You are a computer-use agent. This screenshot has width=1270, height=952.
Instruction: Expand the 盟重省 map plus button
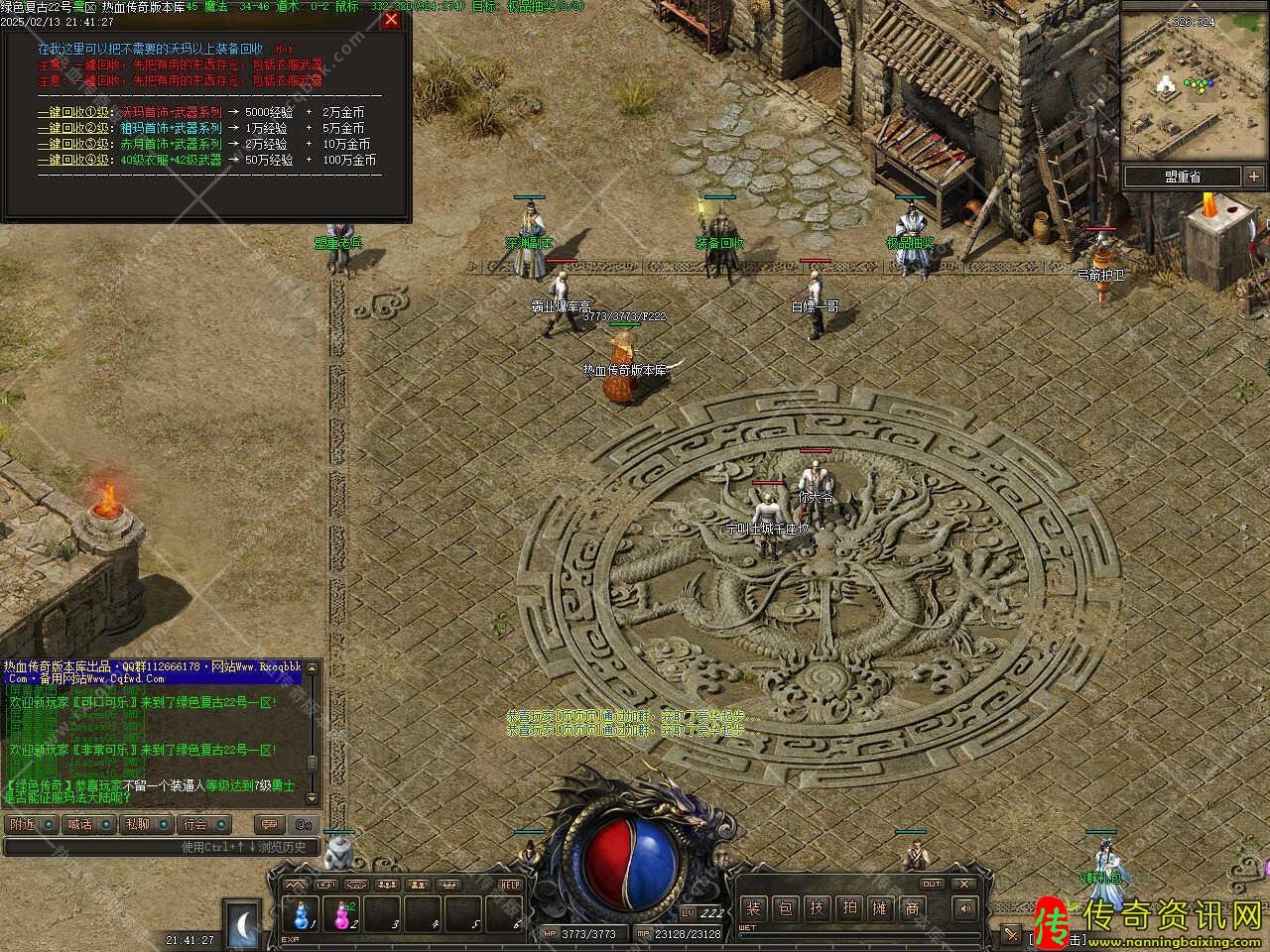(x=1251, y=177)
